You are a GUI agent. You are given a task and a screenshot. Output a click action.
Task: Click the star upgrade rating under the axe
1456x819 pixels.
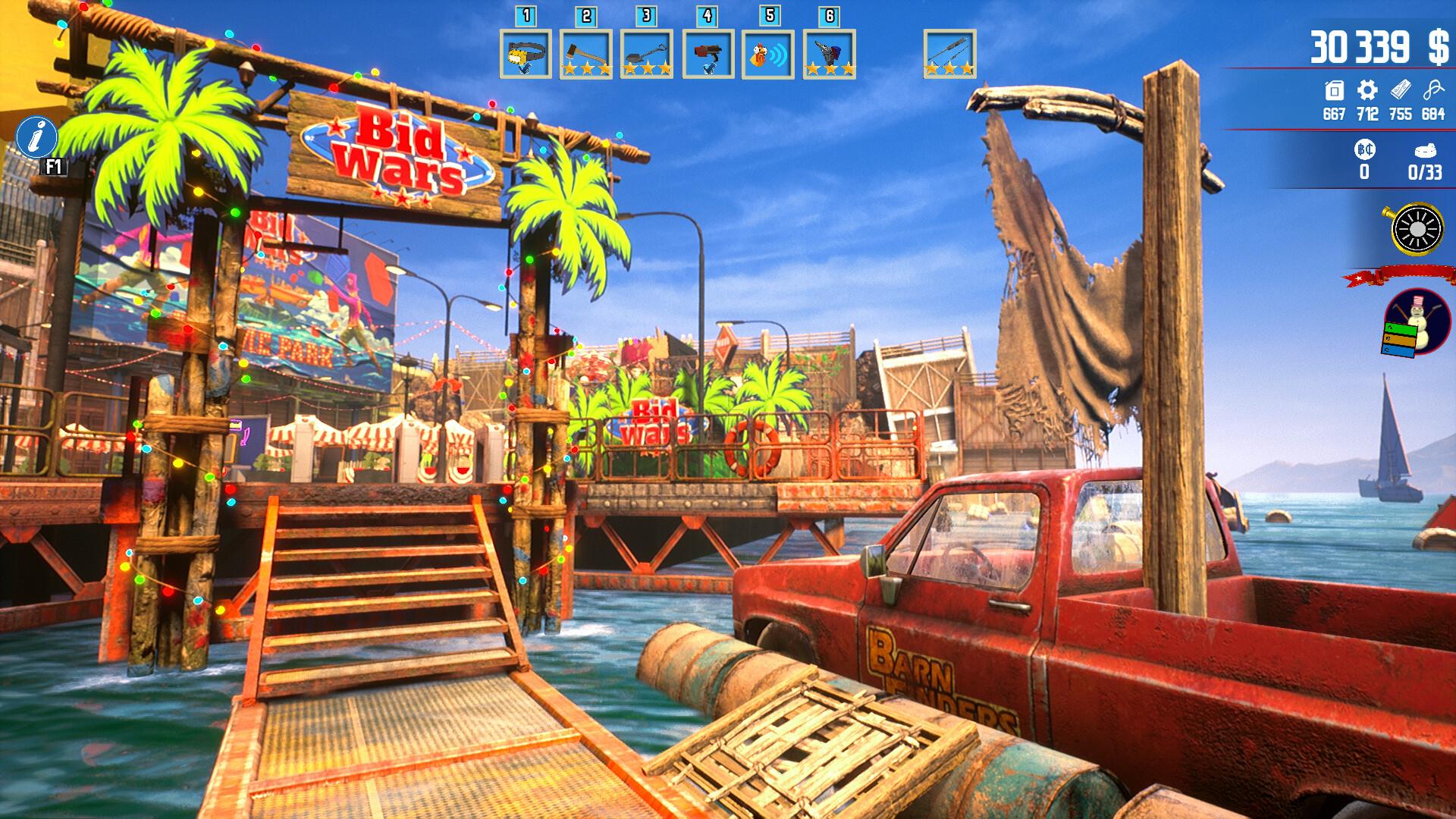pos(588,70)
